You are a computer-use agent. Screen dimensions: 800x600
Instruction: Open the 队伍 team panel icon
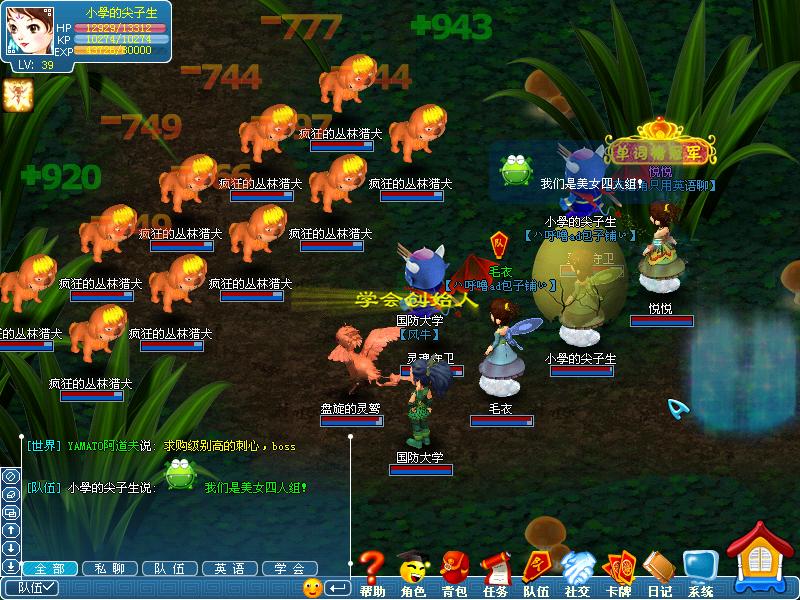[x=536, y=572]
